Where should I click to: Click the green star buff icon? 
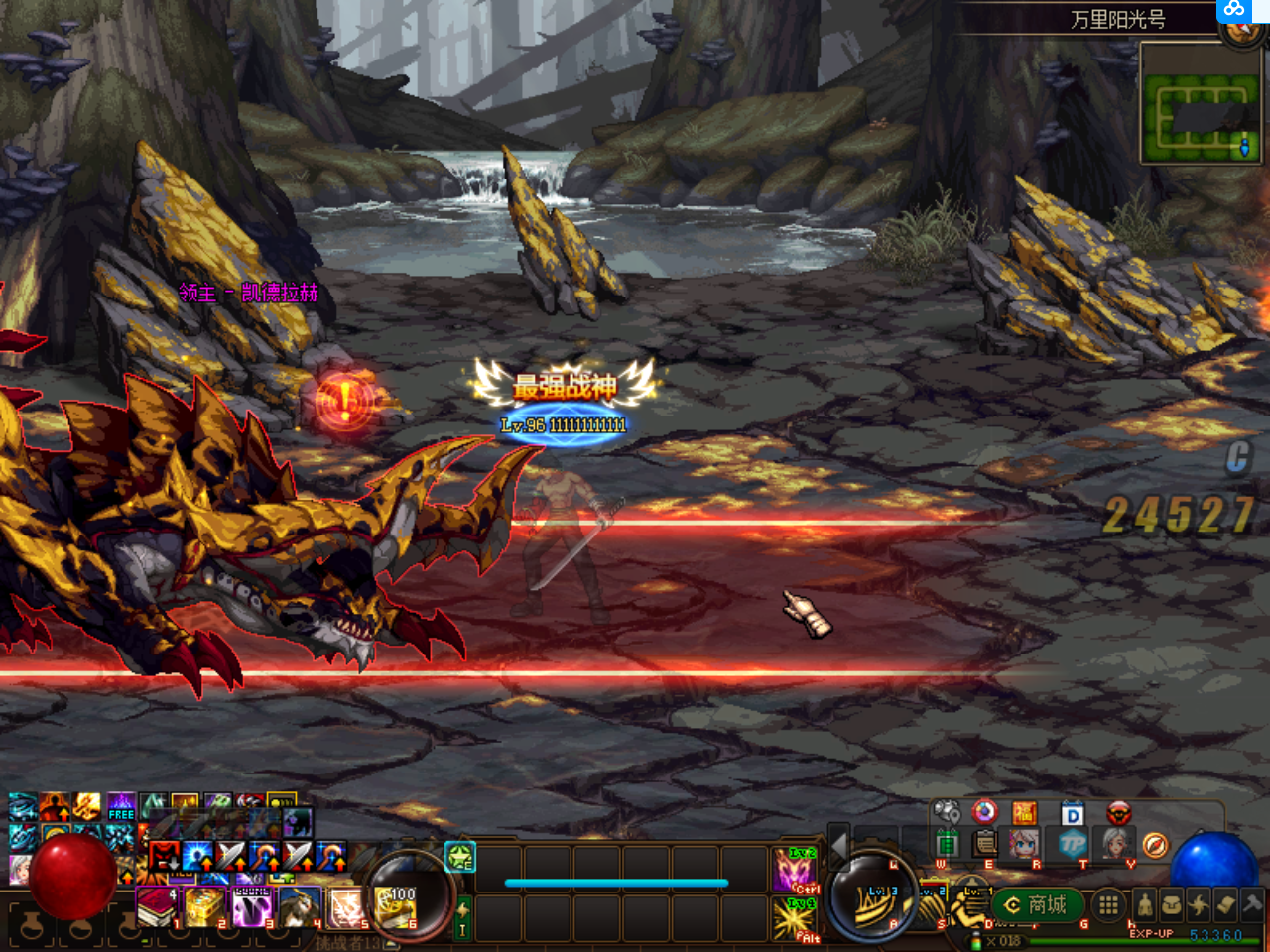pyautogui.click(x=460, y=857)
